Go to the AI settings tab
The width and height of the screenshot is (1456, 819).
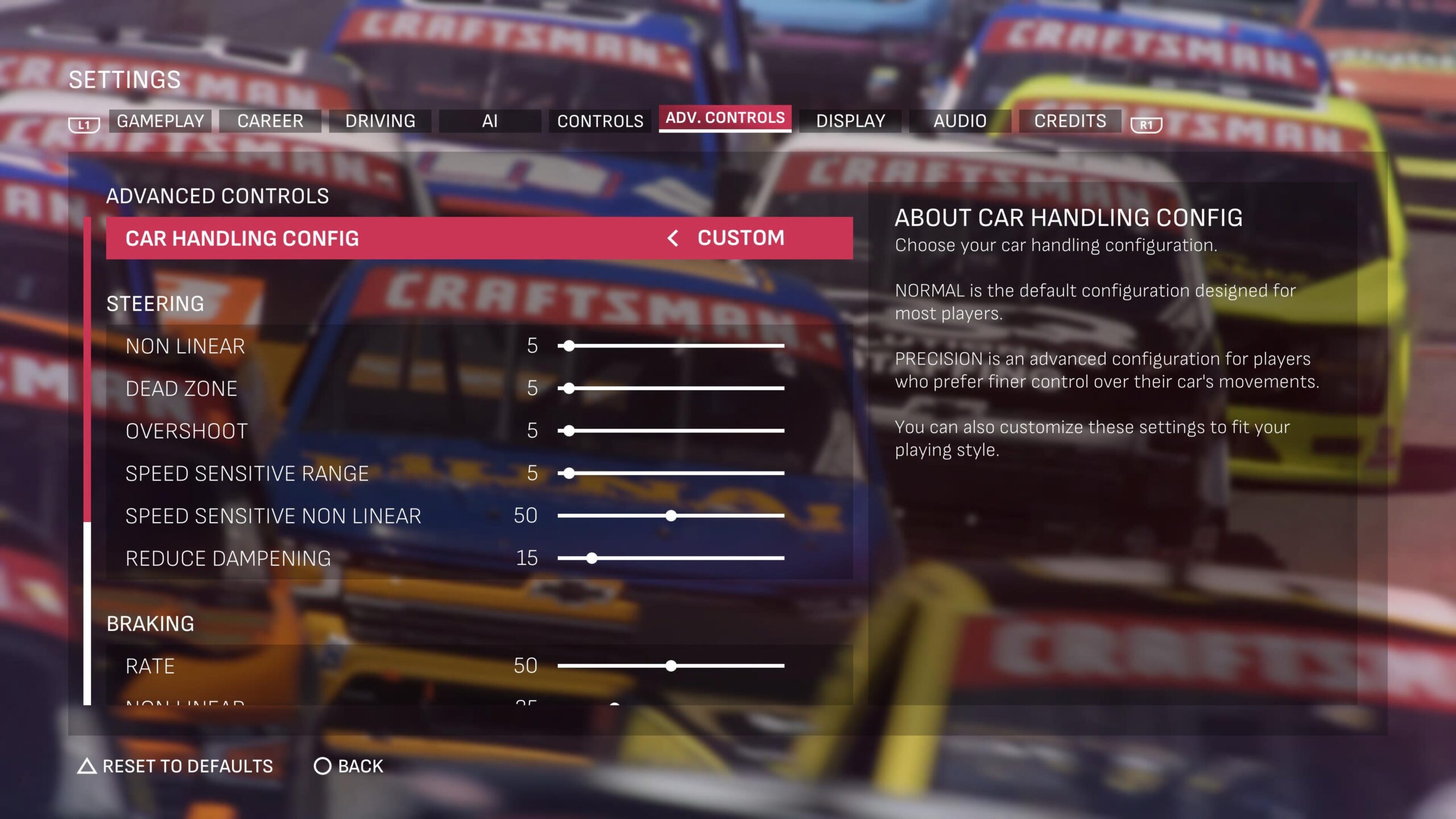(490, 121)
